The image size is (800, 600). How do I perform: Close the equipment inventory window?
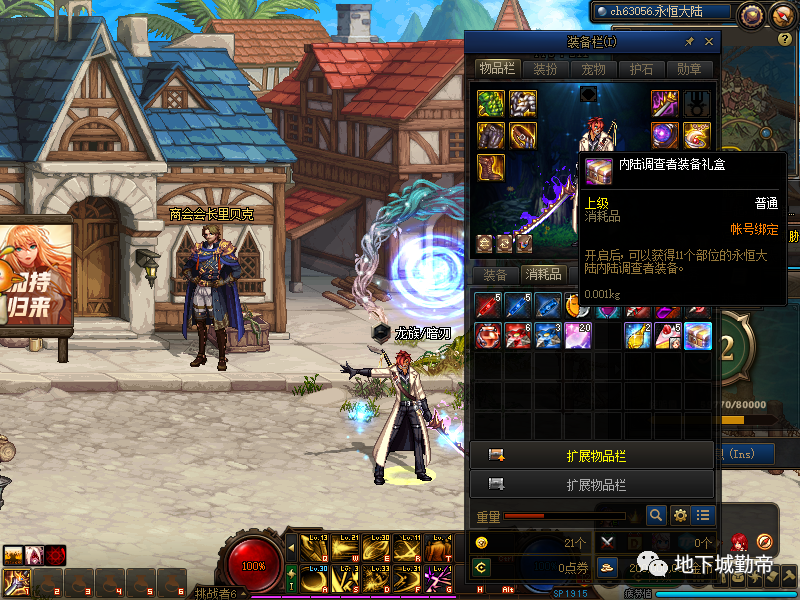click(x=709, y=42)
